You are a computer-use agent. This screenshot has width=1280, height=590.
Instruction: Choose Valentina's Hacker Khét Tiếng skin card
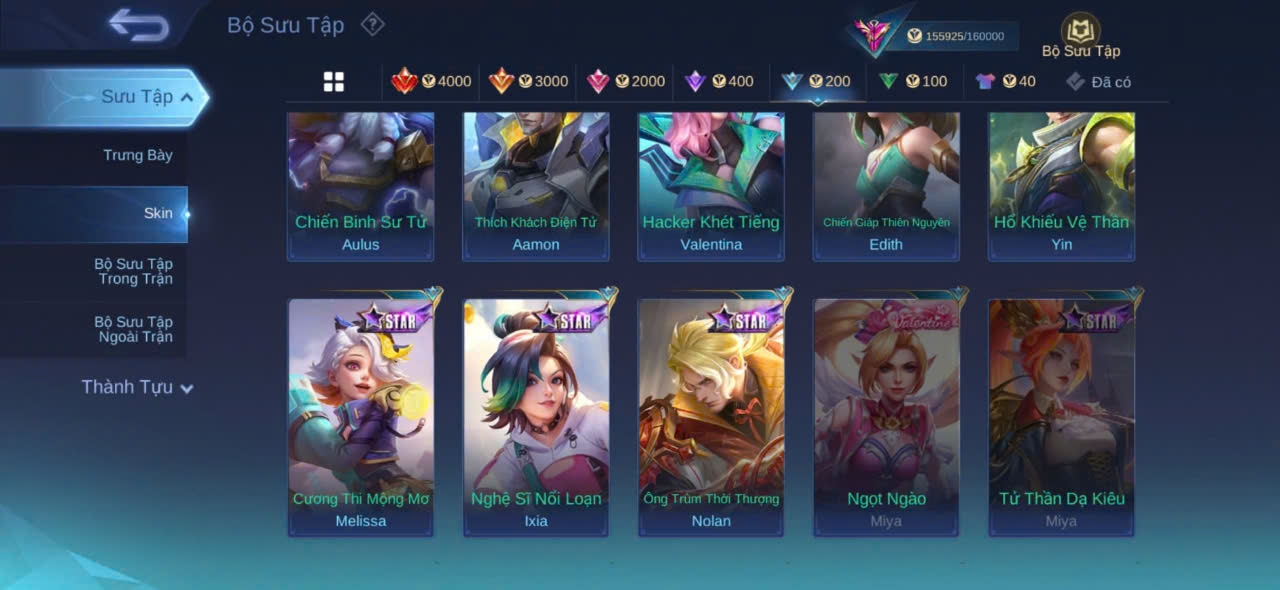pos(711,185)
